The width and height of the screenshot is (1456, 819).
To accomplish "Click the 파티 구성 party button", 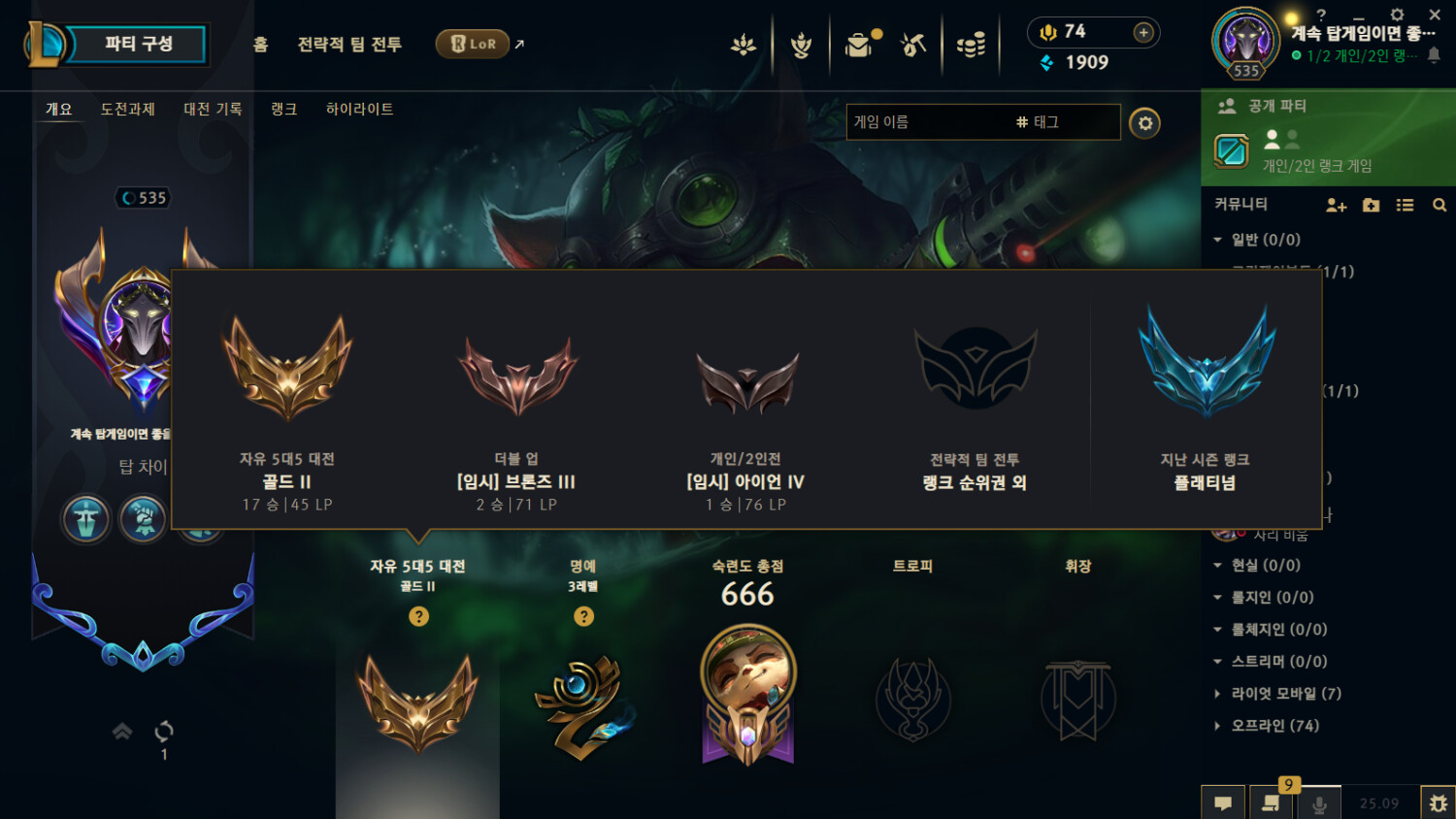I will coord(138,44).
